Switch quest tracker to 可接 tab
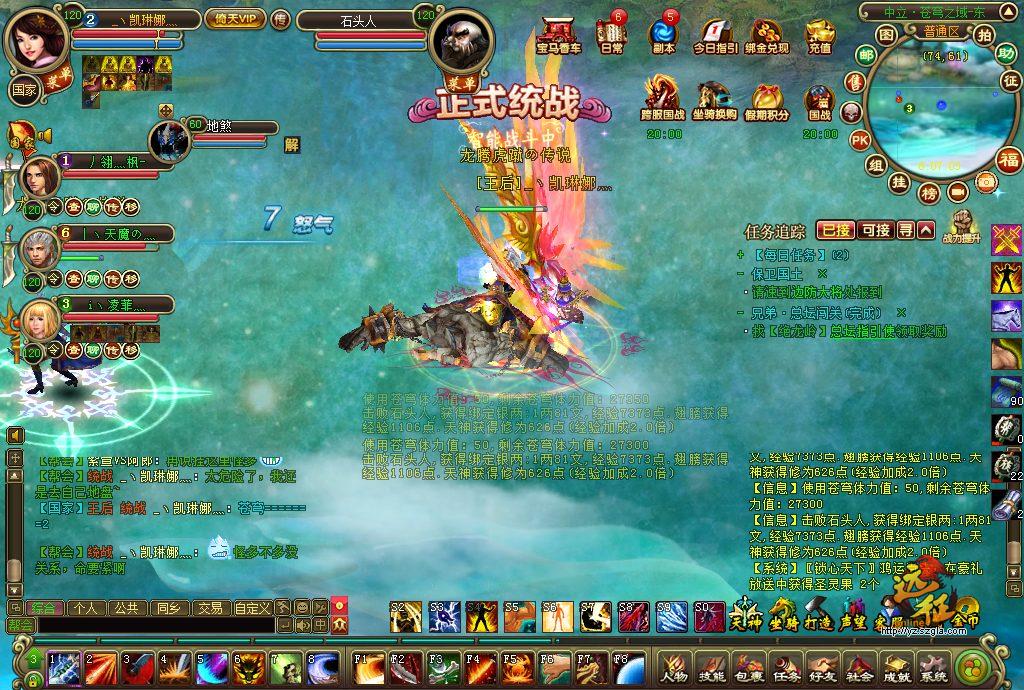Screen dimensions: 1024x690 point(875,230)
